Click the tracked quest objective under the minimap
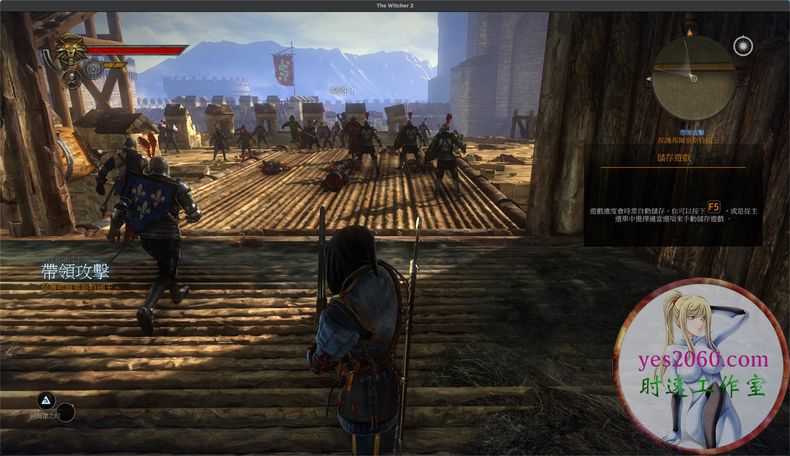 (694, 138)
